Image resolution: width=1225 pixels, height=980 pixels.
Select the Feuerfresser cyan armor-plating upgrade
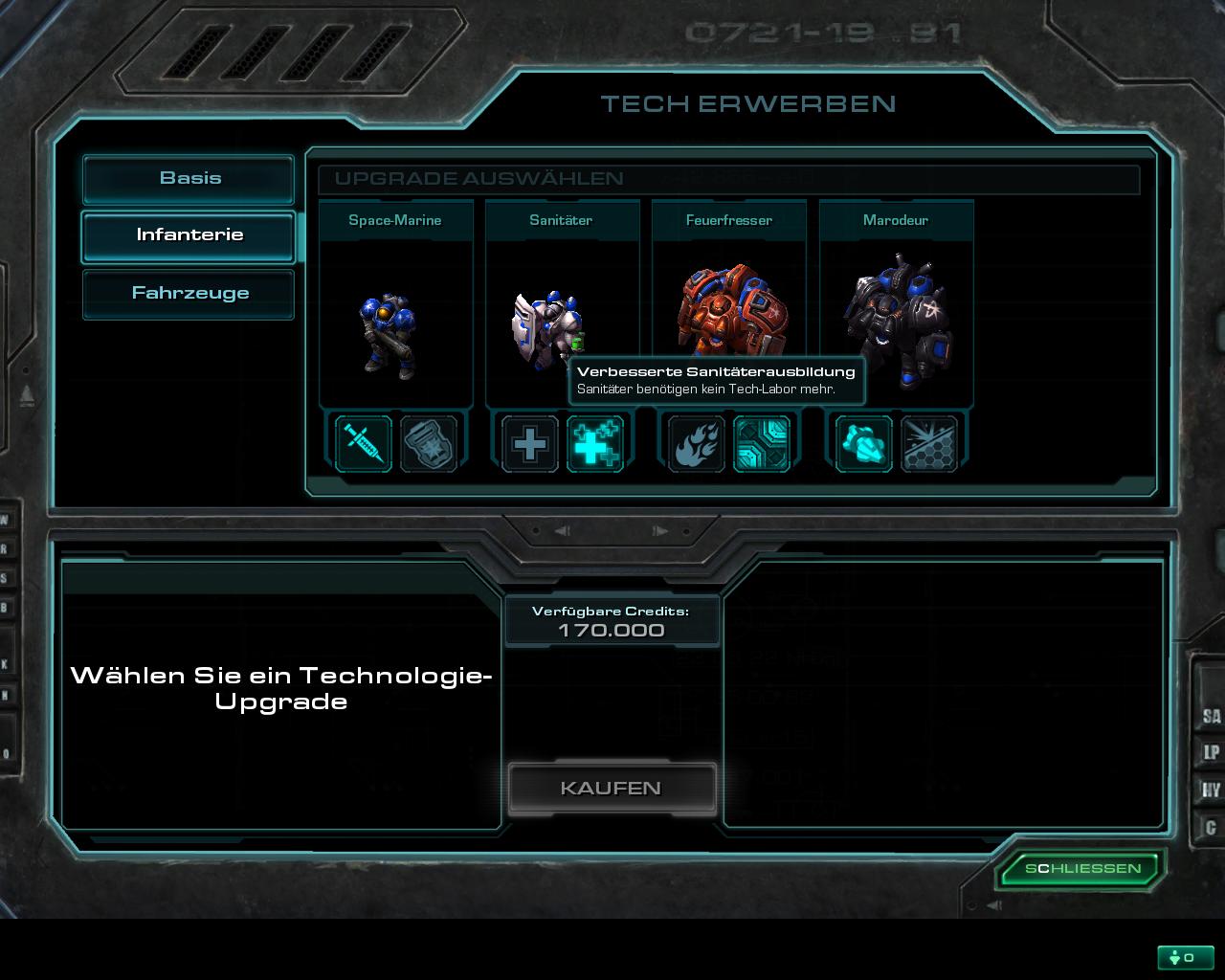762,444
